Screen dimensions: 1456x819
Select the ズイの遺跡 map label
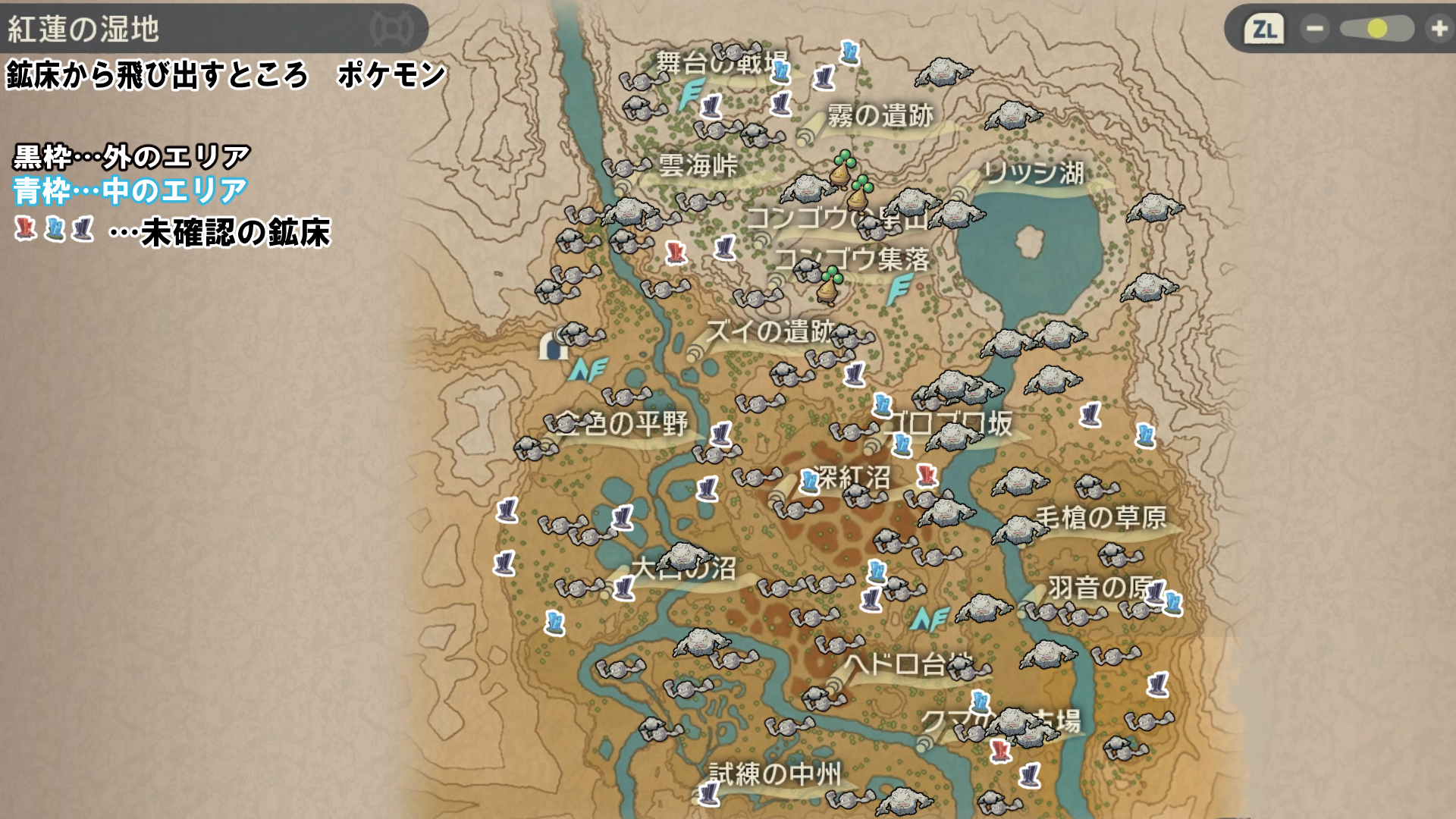[769, 331]
